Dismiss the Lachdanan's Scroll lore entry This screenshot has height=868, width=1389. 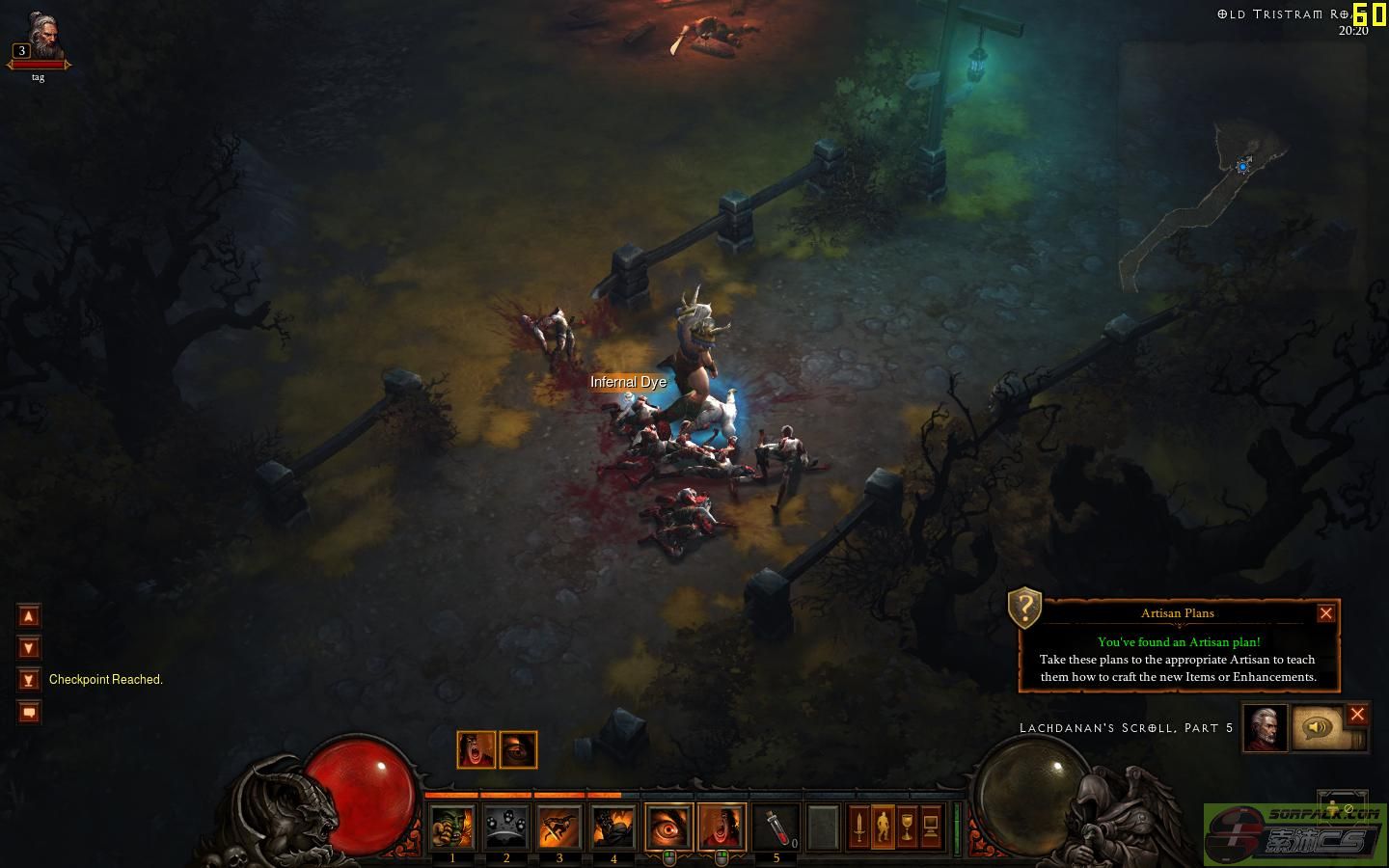[1357, 715]
